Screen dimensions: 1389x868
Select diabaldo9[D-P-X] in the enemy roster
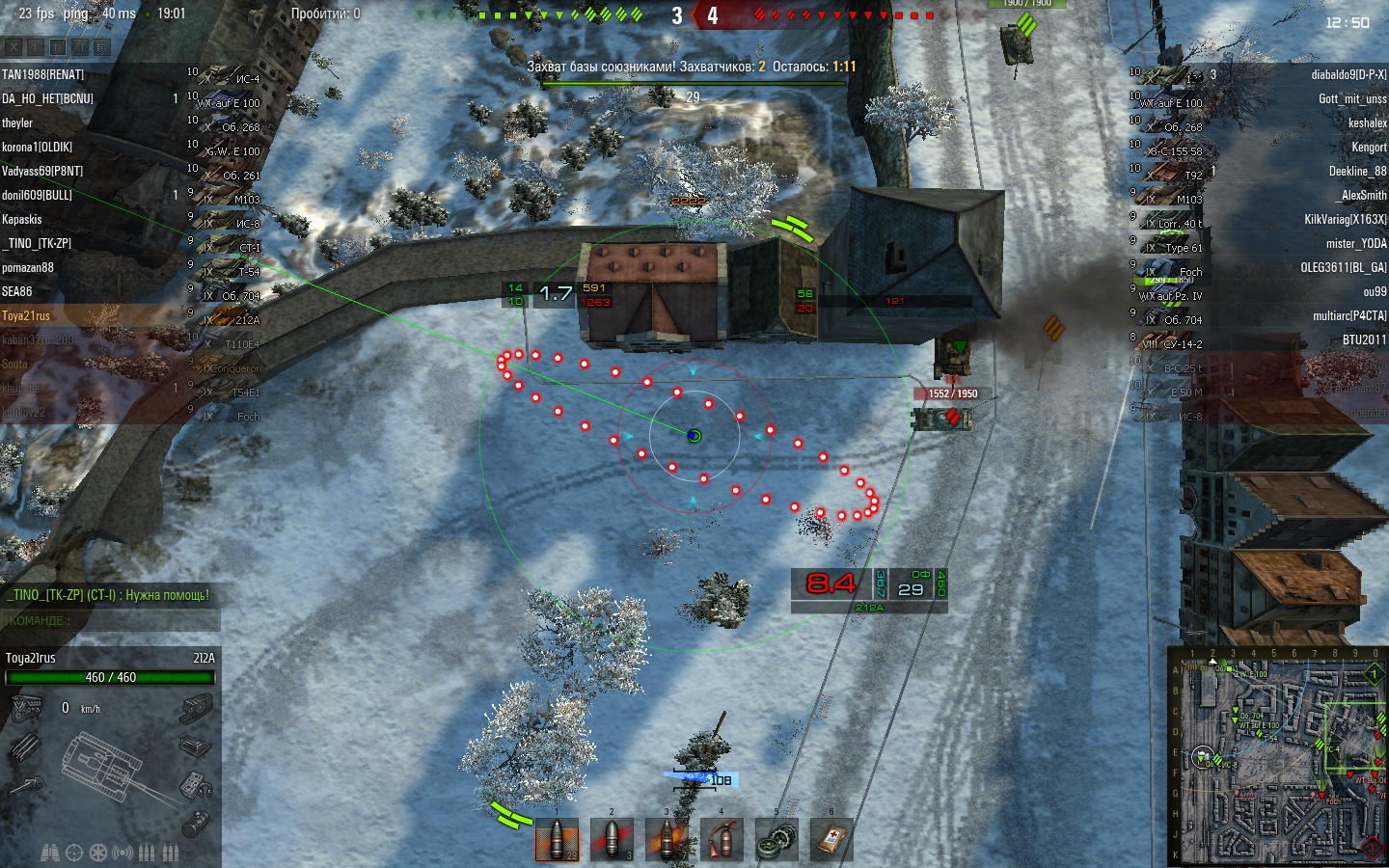[1348, 74]
